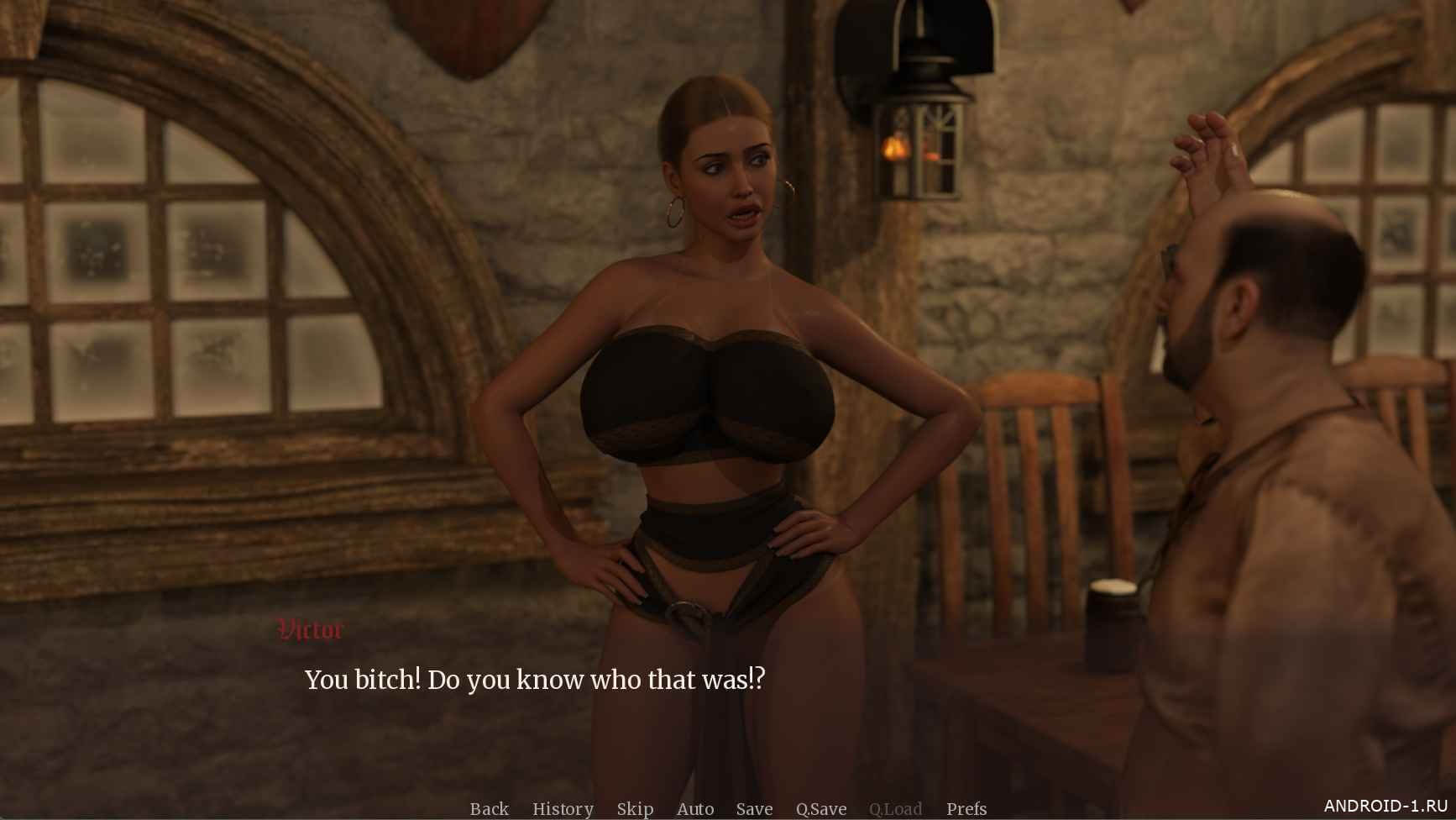Image resolution: width=1456 pixels, height=820 pixels.
Task: Quick save with Q.Save
Action: [x=821, y=808]
